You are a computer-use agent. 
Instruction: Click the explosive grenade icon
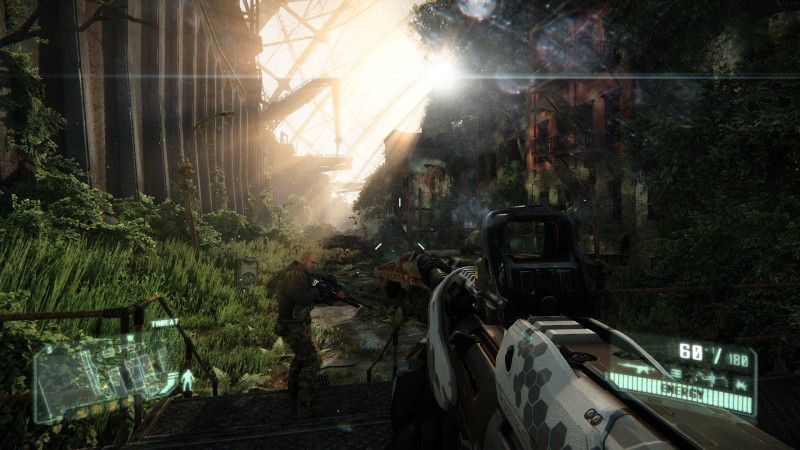[x=741, y=385]
